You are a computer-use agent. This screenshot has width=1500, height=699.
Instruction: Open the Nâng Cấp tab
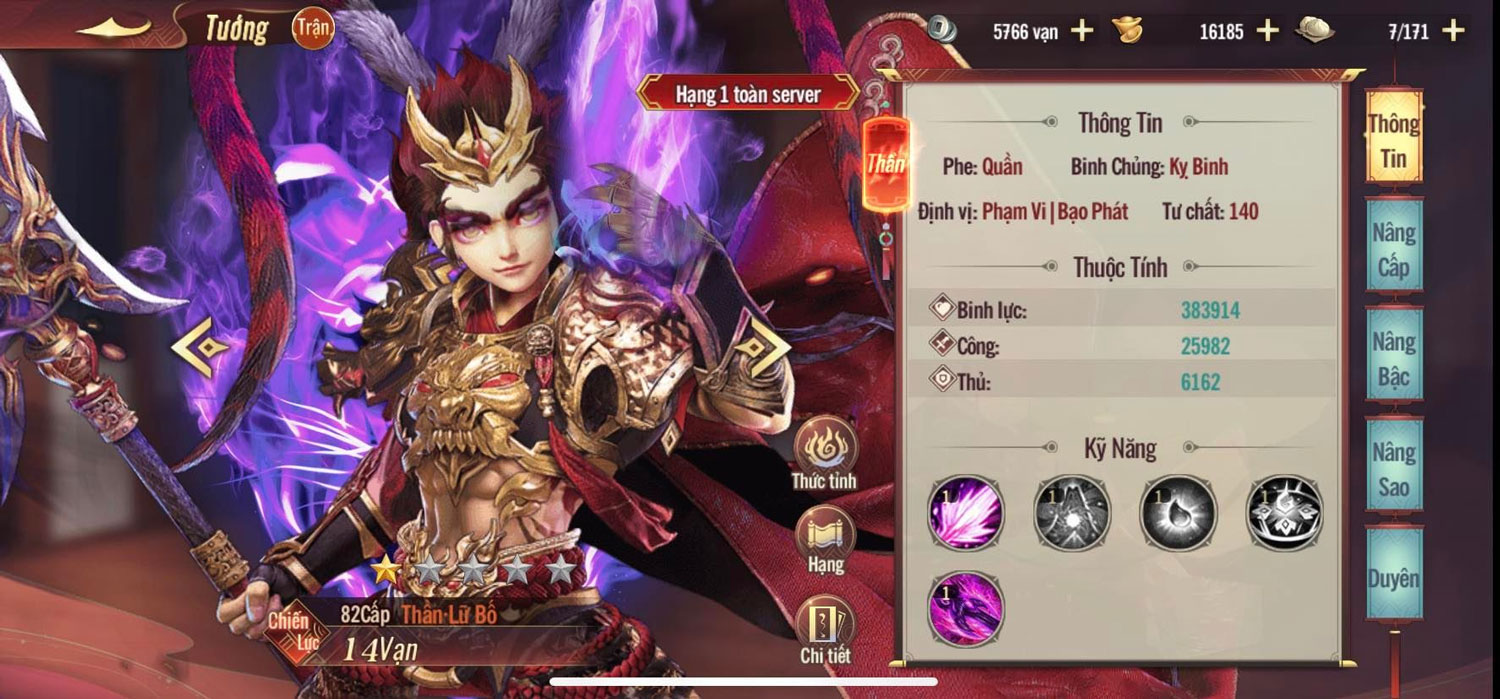1394,249
